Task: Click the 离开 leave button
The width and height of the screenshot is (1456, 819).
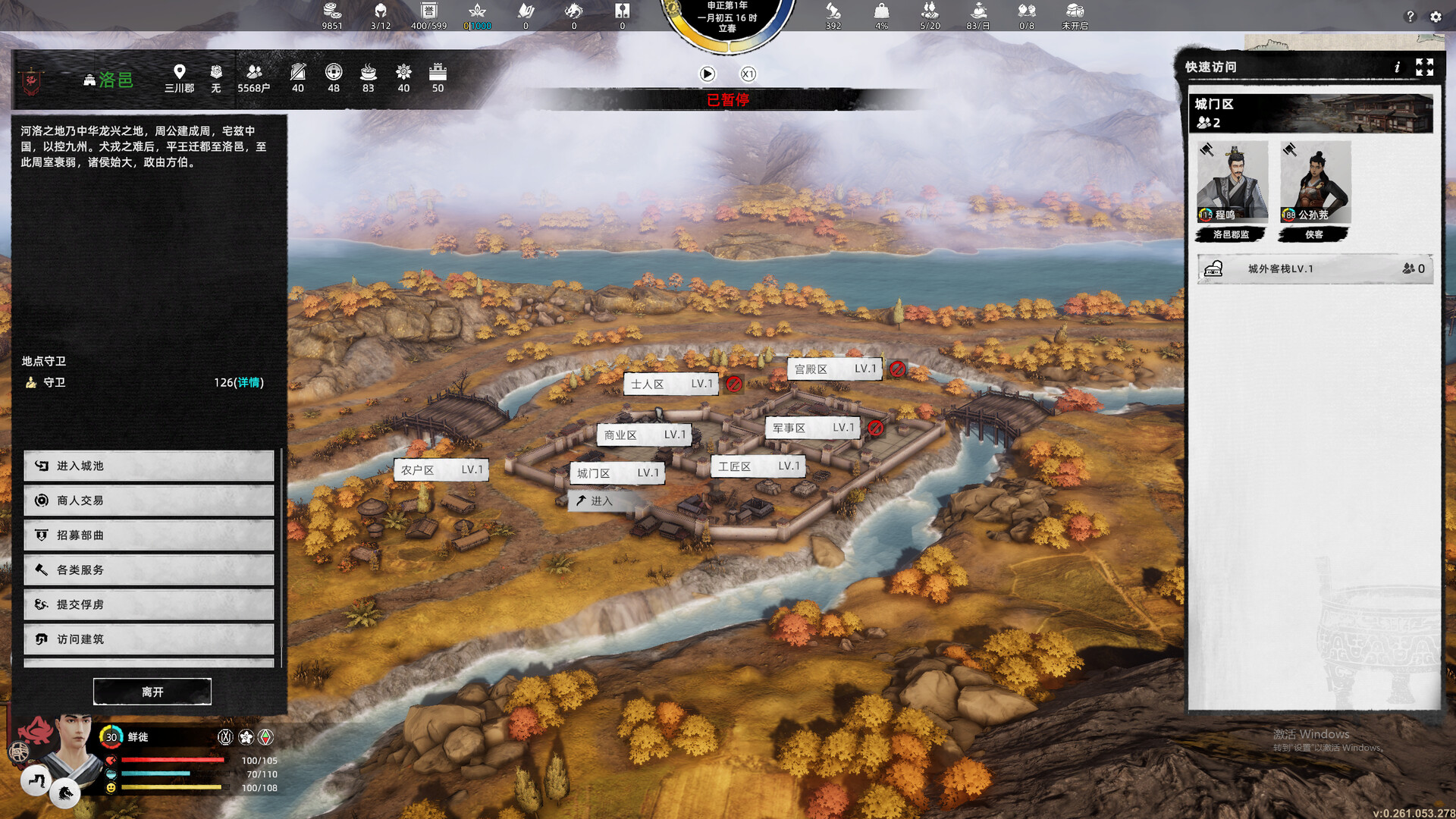Action: point(152,692)
